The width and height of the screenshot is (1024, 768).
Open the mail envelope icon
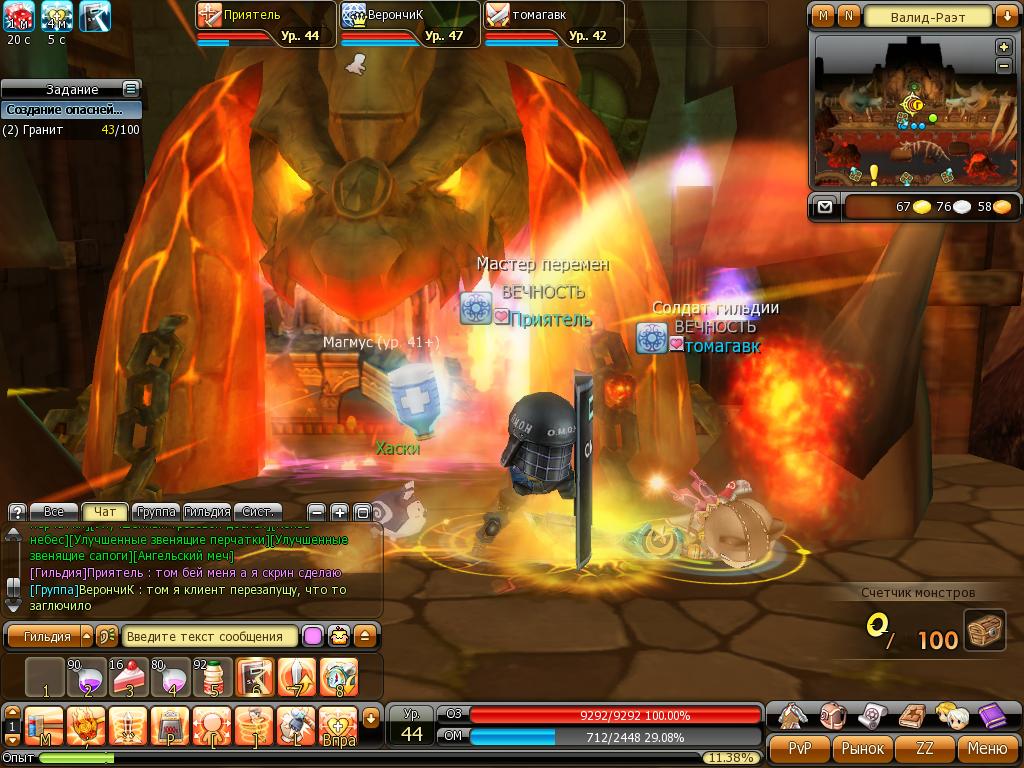tap(824, 207)
